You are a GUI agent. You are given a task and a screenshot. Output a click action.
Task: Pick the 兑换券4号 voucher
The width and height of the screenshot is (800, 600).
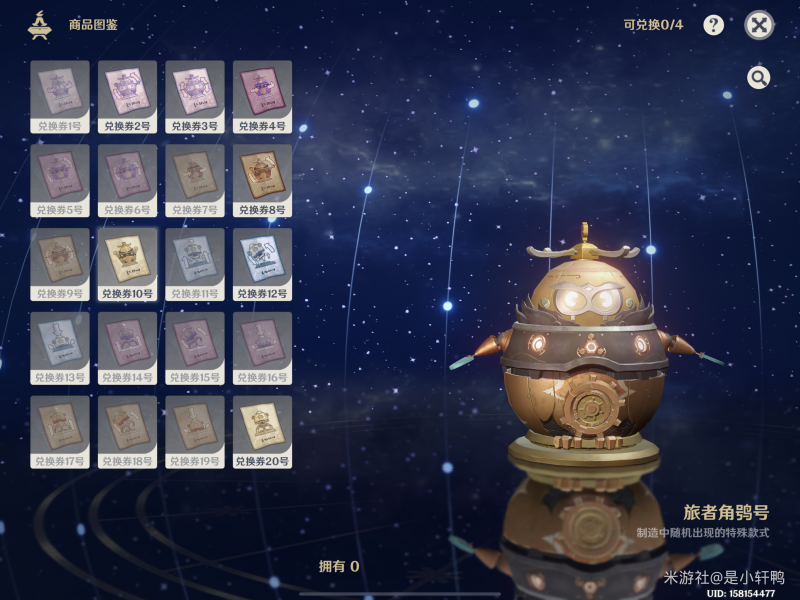262,97
